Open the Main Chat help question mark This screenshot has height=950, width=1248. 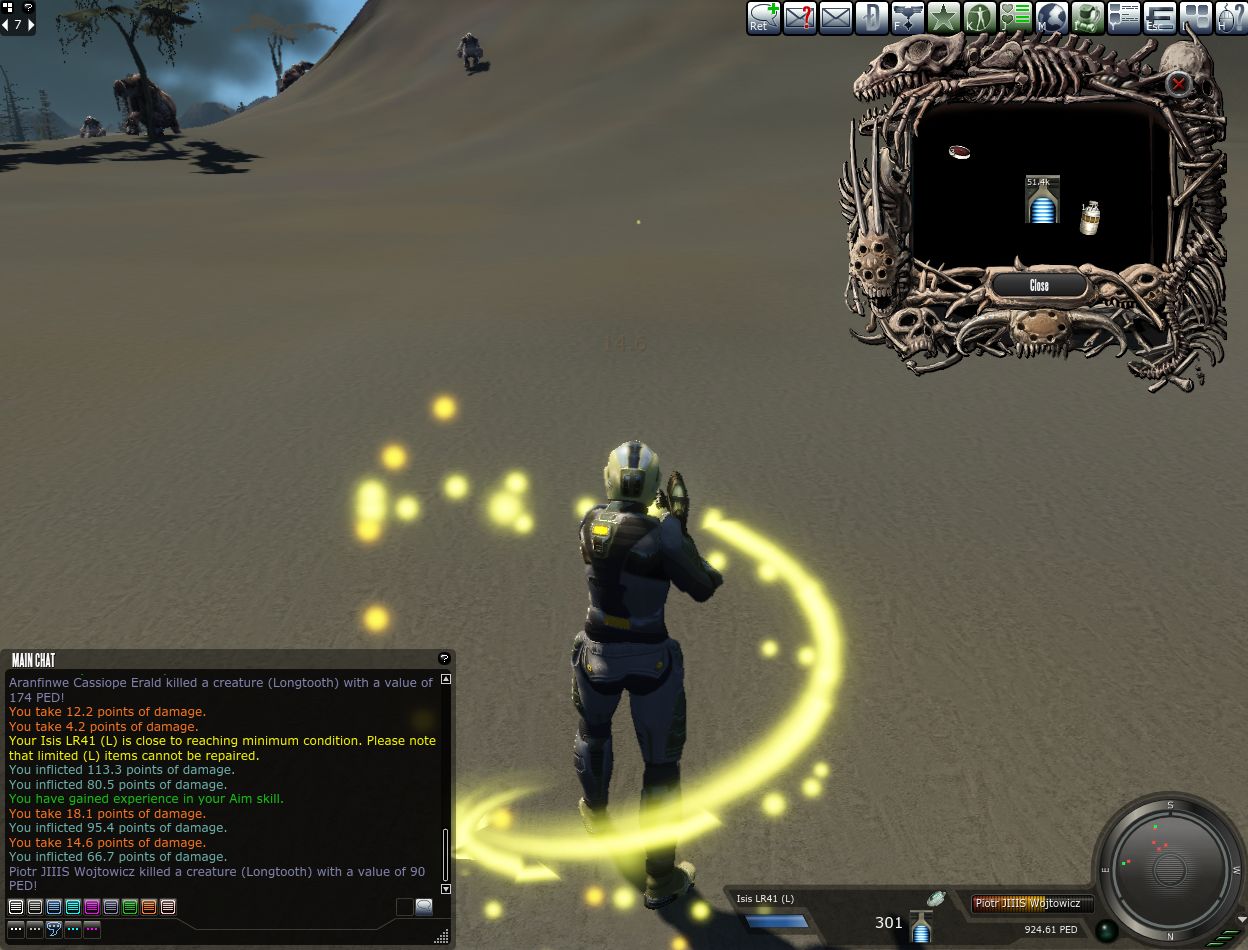point(444,659)
